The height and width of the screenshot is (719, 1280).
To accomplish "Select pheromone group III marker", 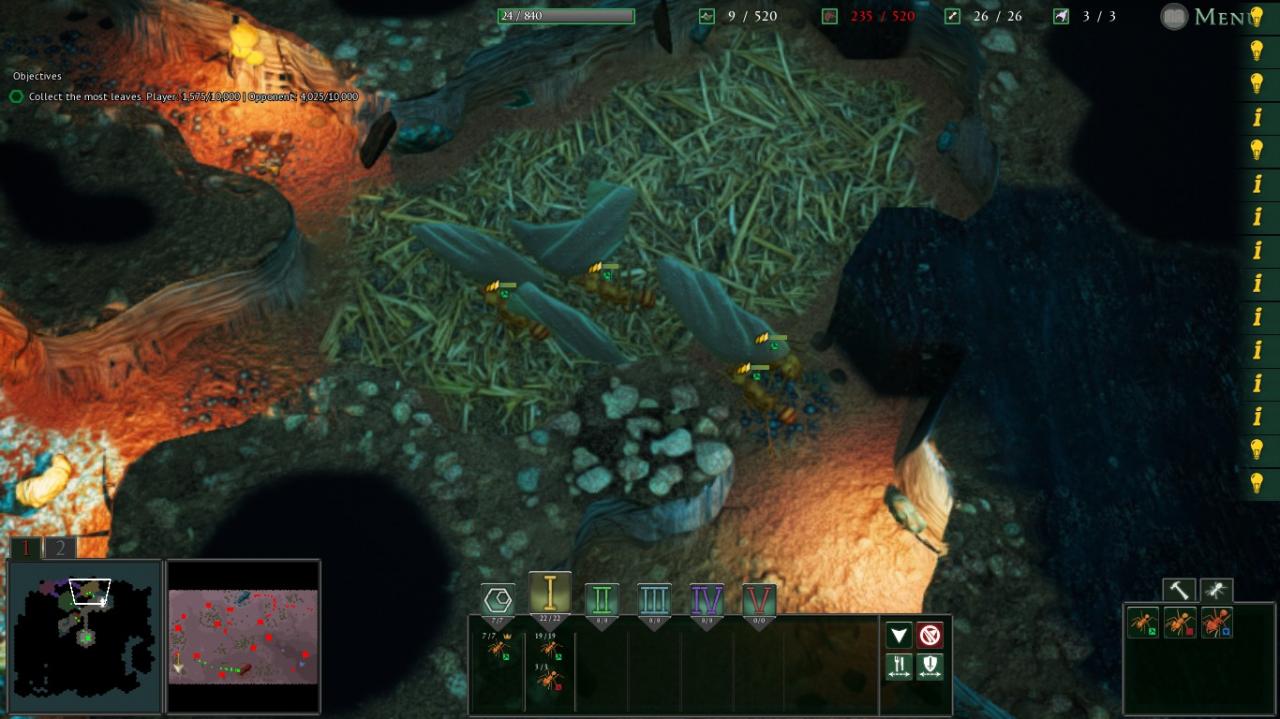I will pos(654,601).
